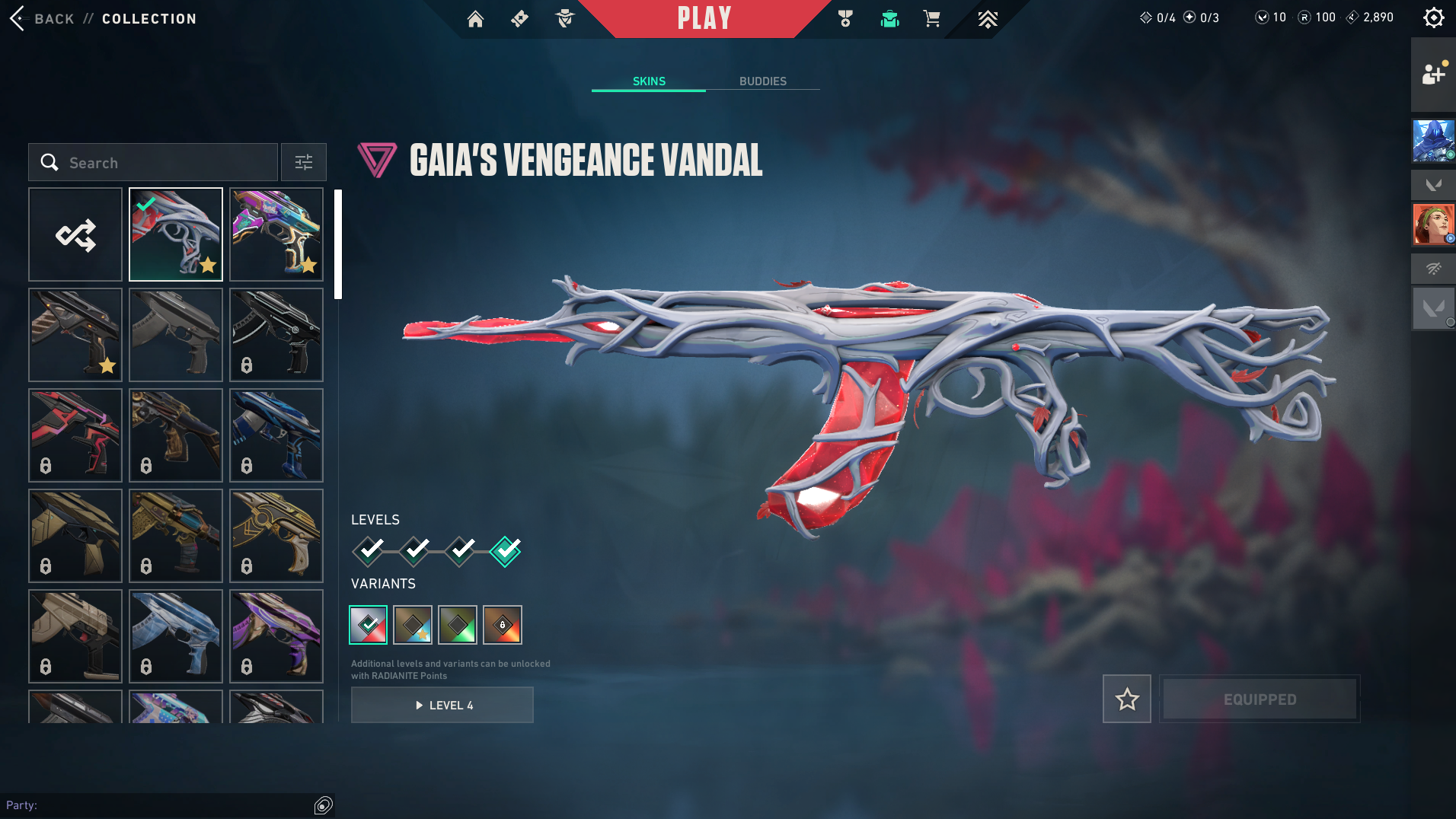Pick the green variant swatch
The image size is (1456, 819).
coord(458,625)
